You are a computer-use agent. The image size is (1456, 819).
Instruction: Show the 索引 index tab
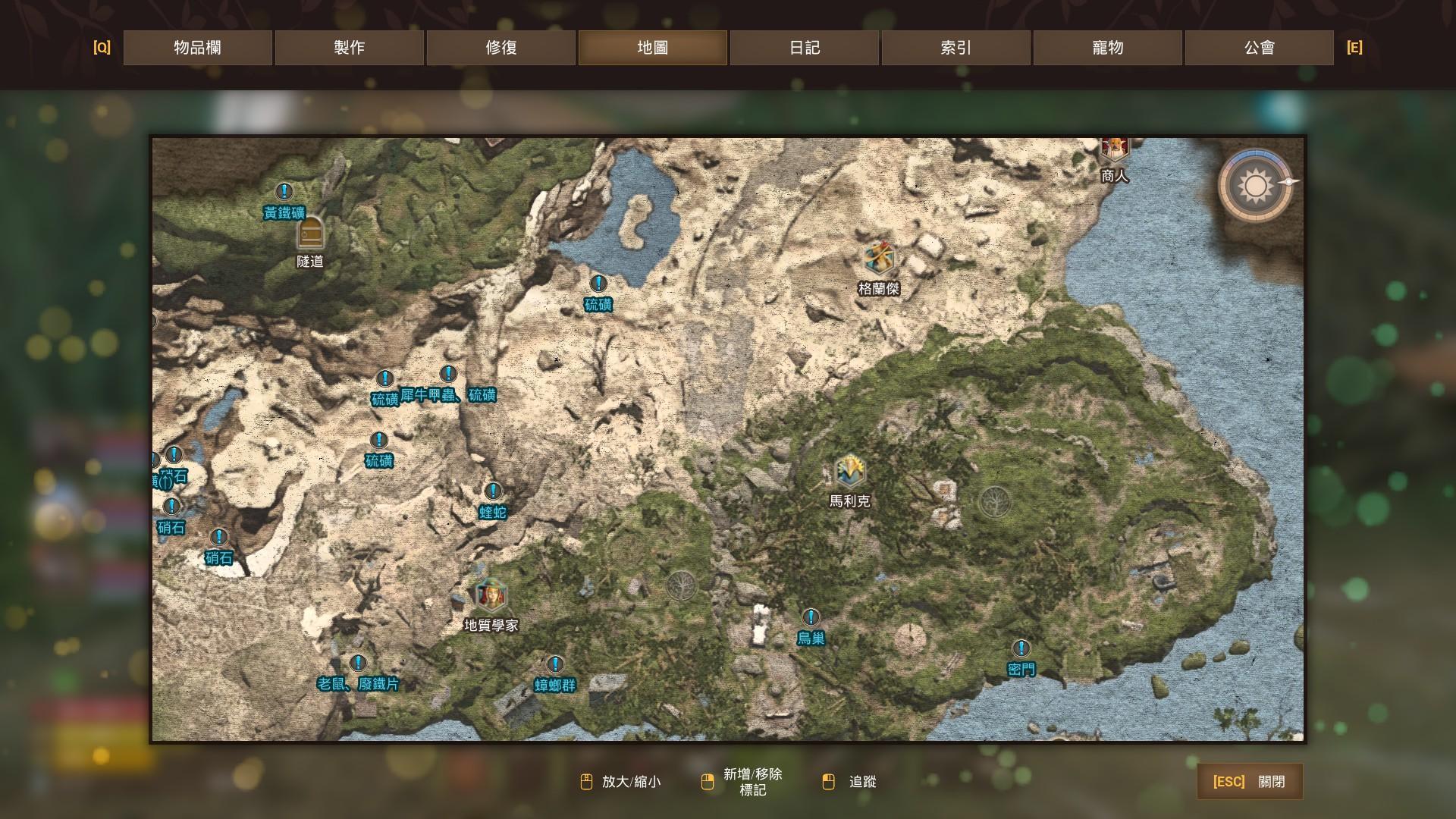click(x=955, y=48)
